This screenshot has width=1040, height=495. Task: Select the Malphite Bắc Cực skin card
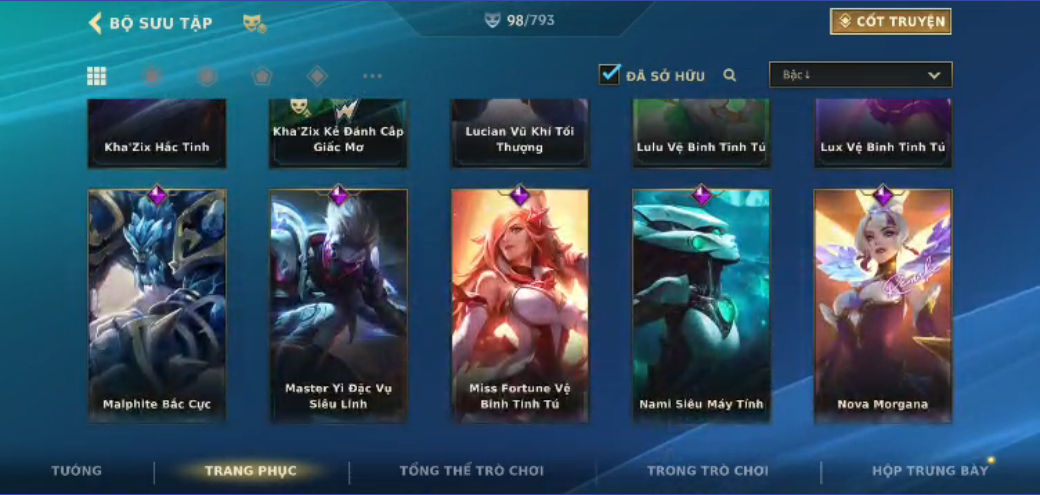pos(157,305)
